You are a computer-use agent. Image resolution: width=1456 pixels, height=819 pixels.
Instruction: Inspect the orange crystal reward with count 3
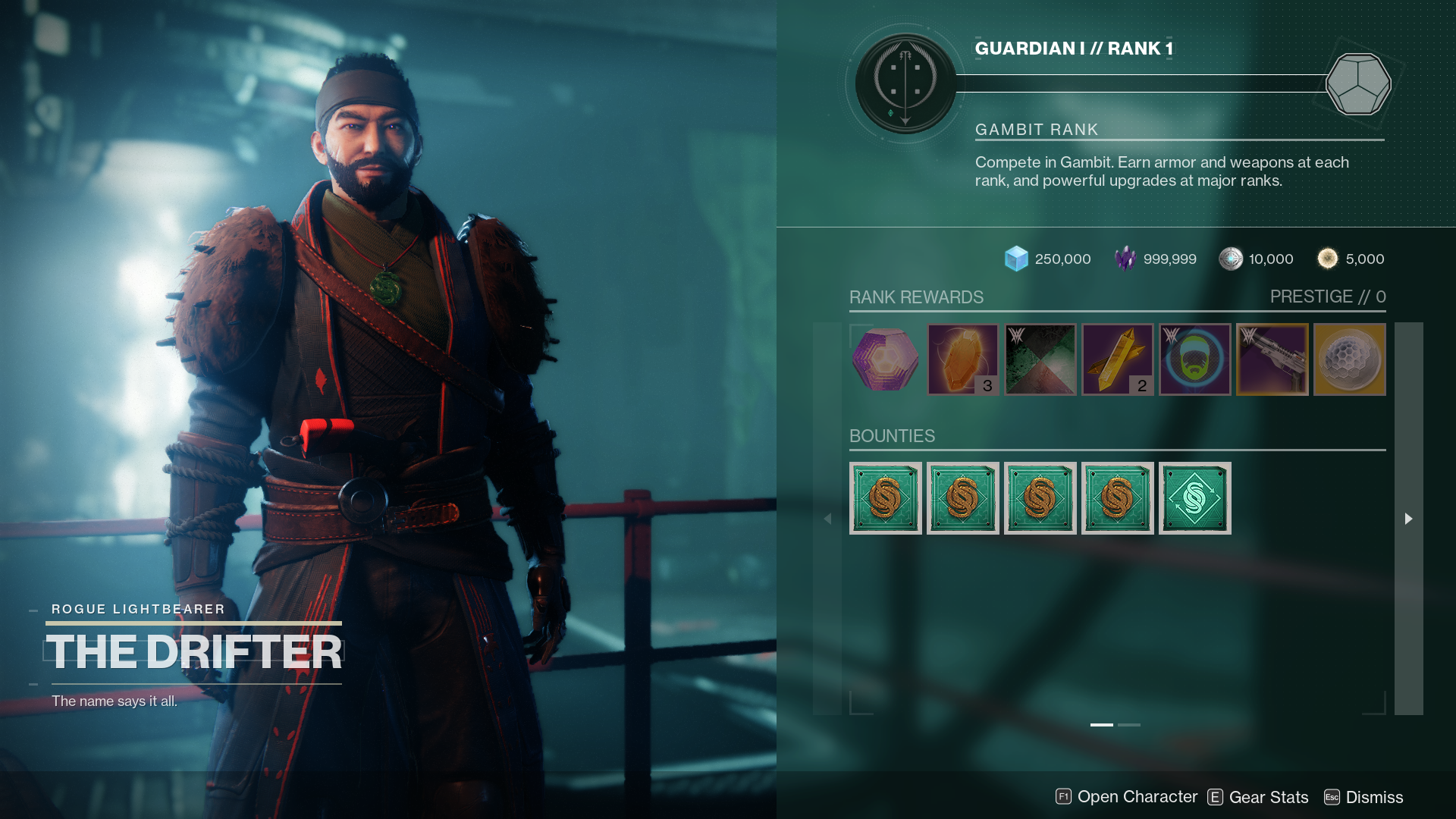[x=962, y=359]
